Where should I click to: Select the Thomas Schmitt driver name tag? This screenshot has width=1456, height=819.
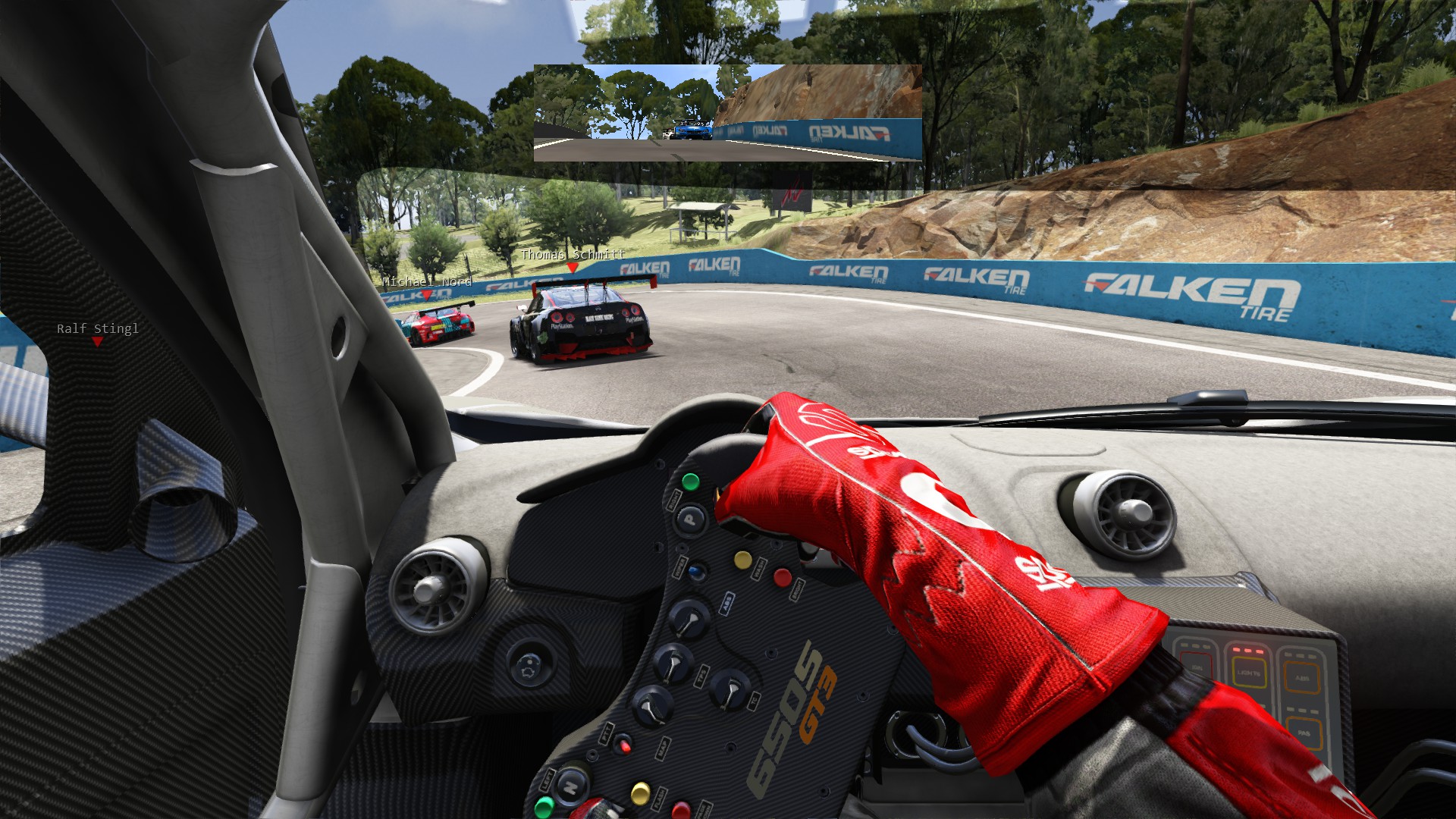pos(573,255)
